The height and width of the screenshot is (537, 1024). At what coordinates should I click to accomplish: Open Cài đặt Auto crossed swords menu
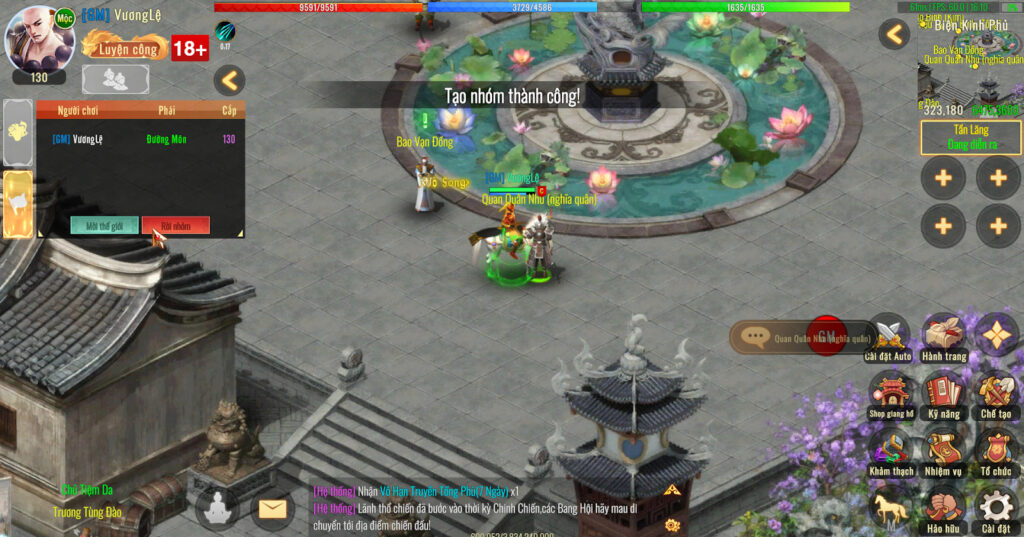(x=888, y=335)
